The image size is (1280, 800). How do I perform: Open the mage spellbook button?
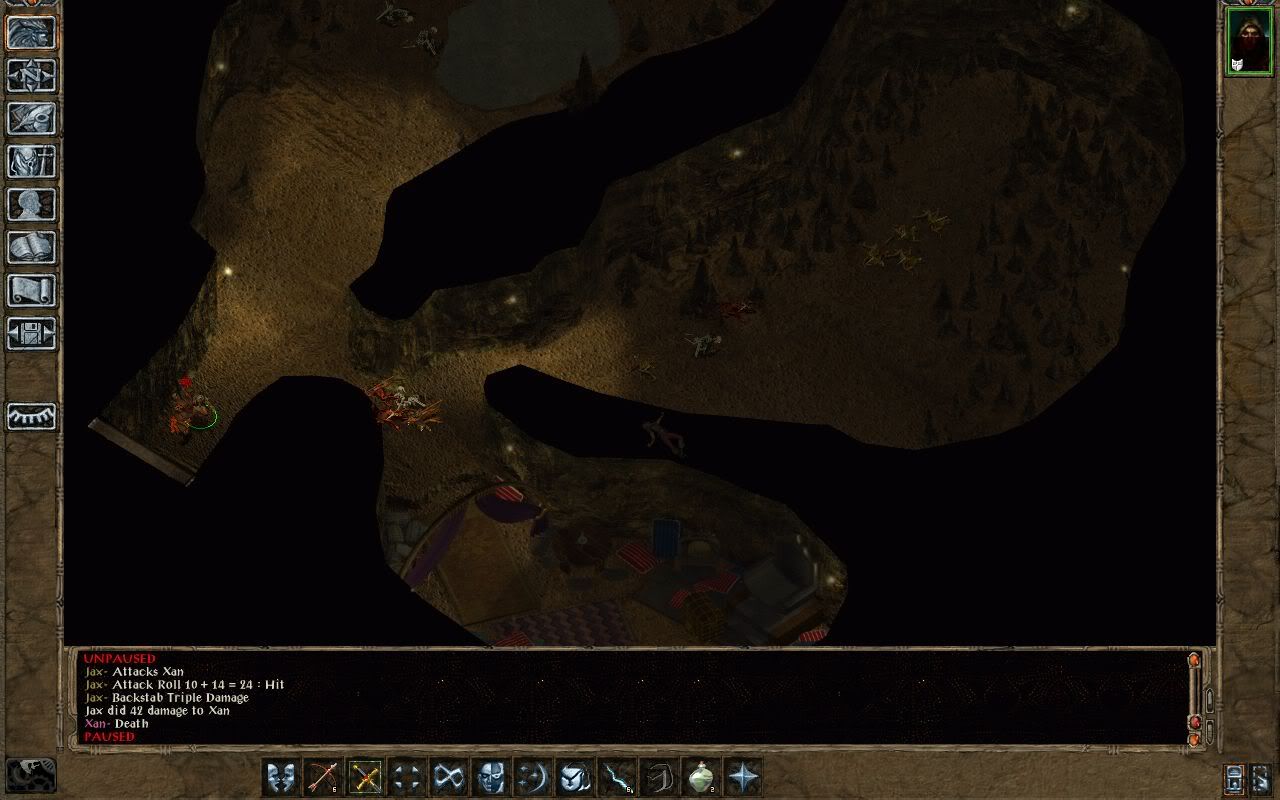point(31,247)
